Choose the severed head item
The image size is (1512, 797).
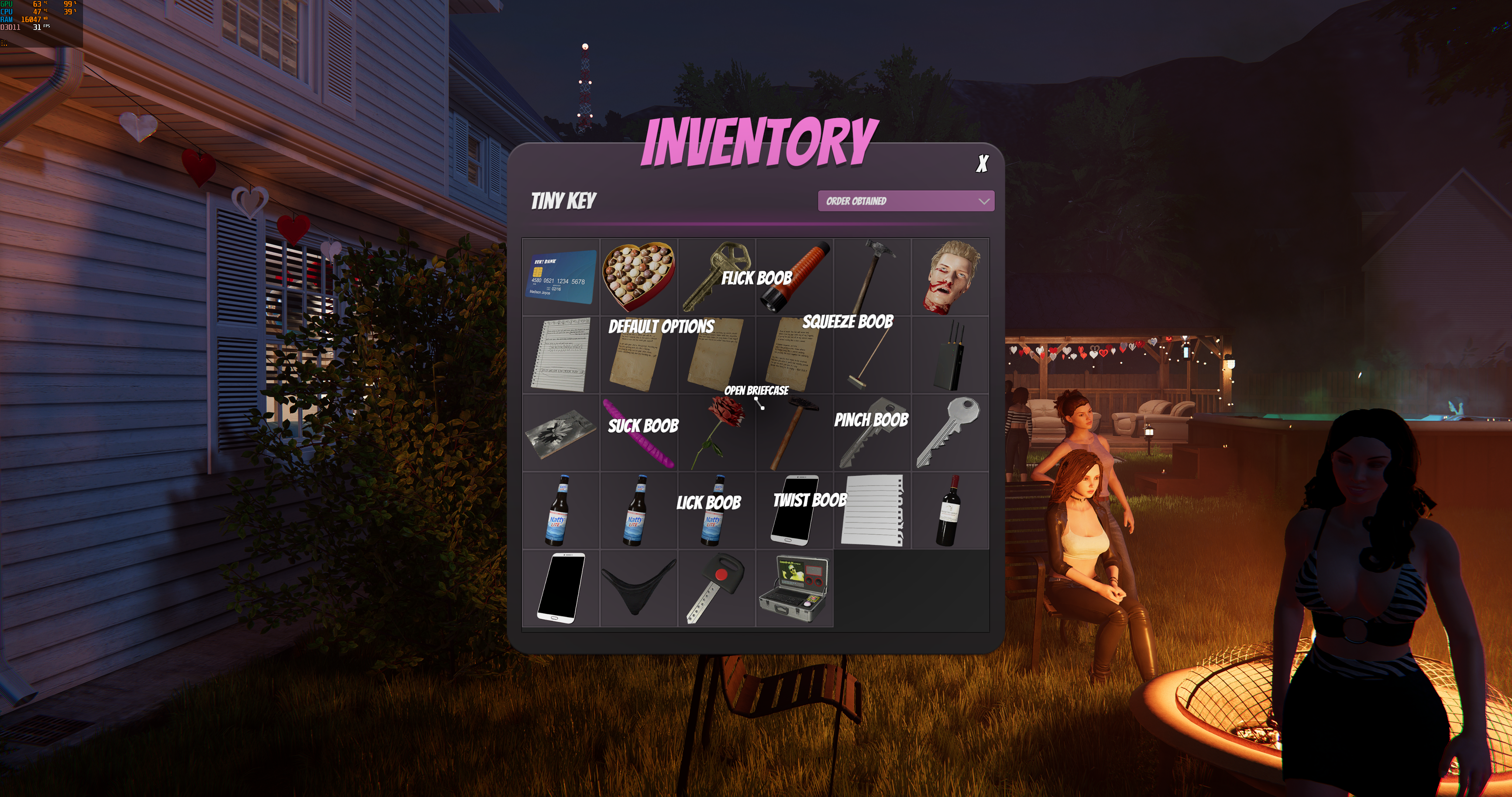950,277
